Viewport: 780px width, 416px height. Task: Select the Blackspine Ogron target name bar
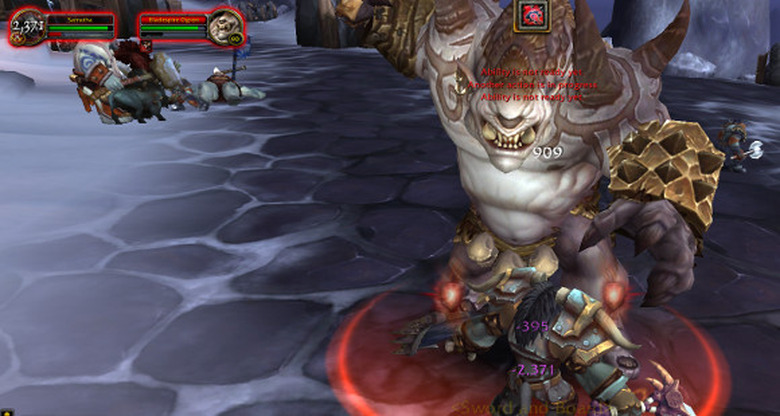click(x=171, y=18)
